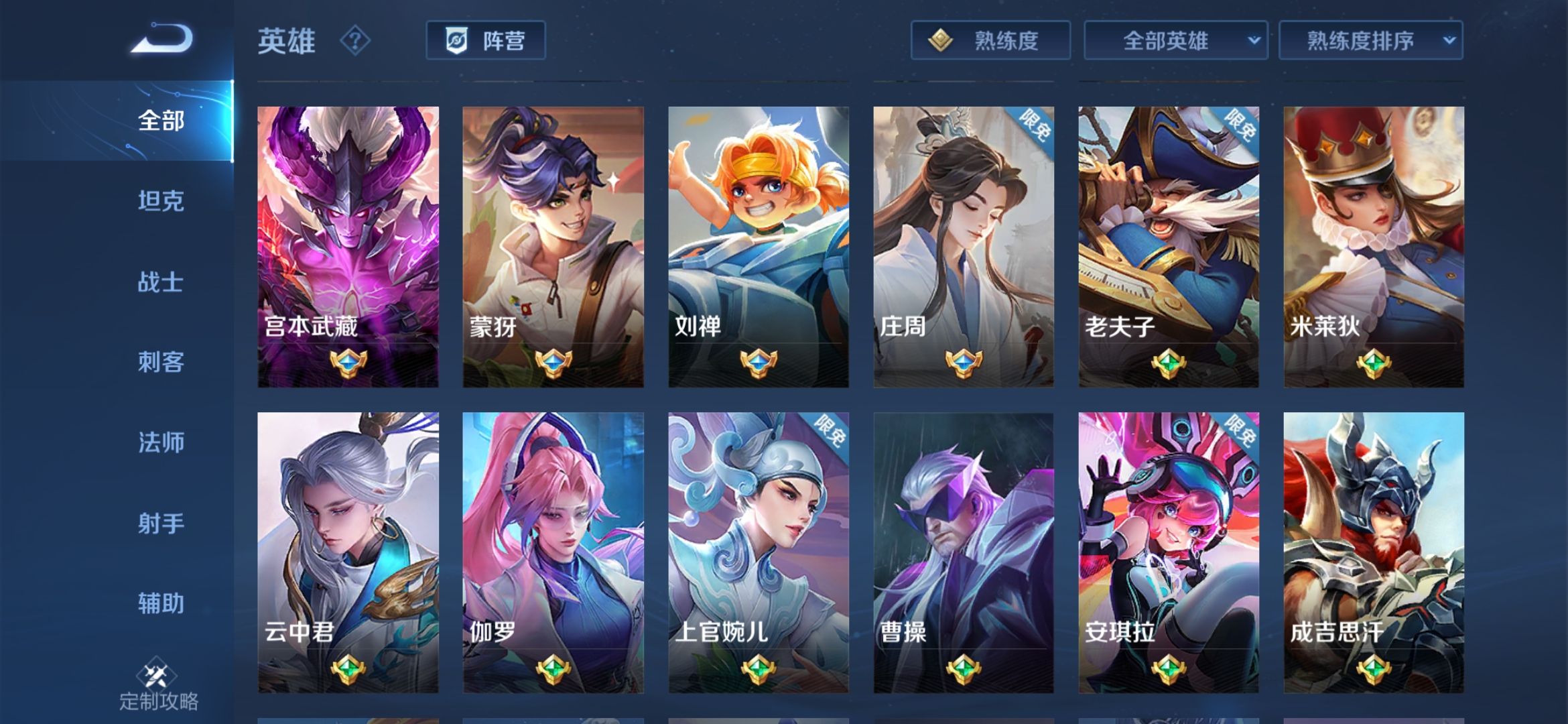Show the 刺客 hero category
1568x724 pixels.
161,362
